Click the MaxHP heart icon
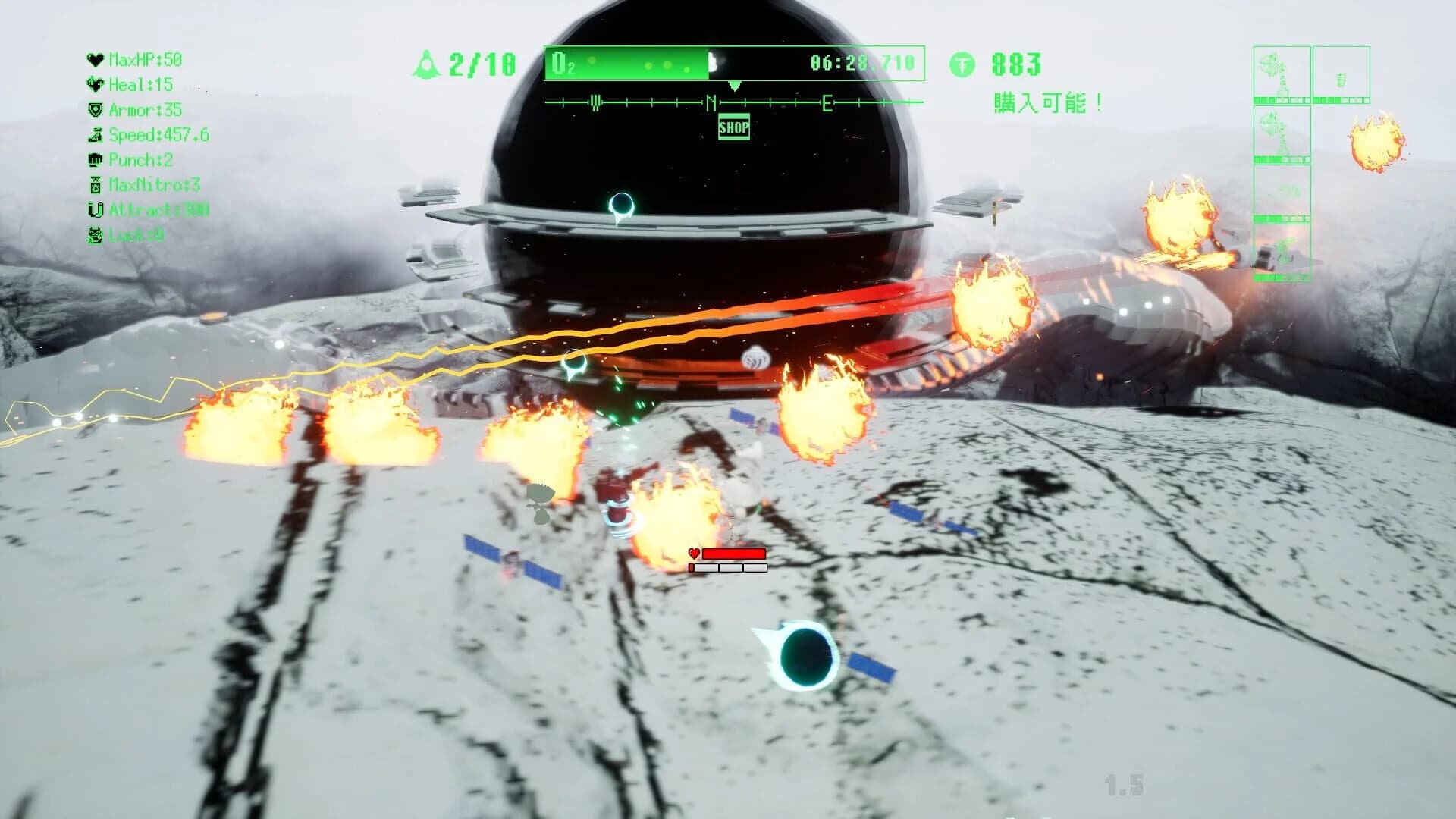The height and width of the screenshot is (819, 1456). point(96,60)
